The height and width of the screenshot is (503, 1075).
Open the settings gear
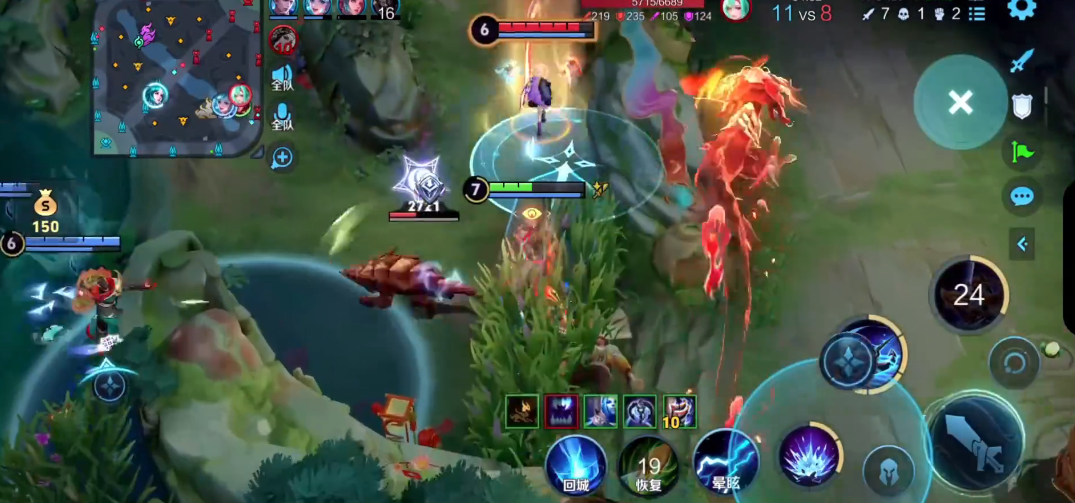pos(1021,10)
